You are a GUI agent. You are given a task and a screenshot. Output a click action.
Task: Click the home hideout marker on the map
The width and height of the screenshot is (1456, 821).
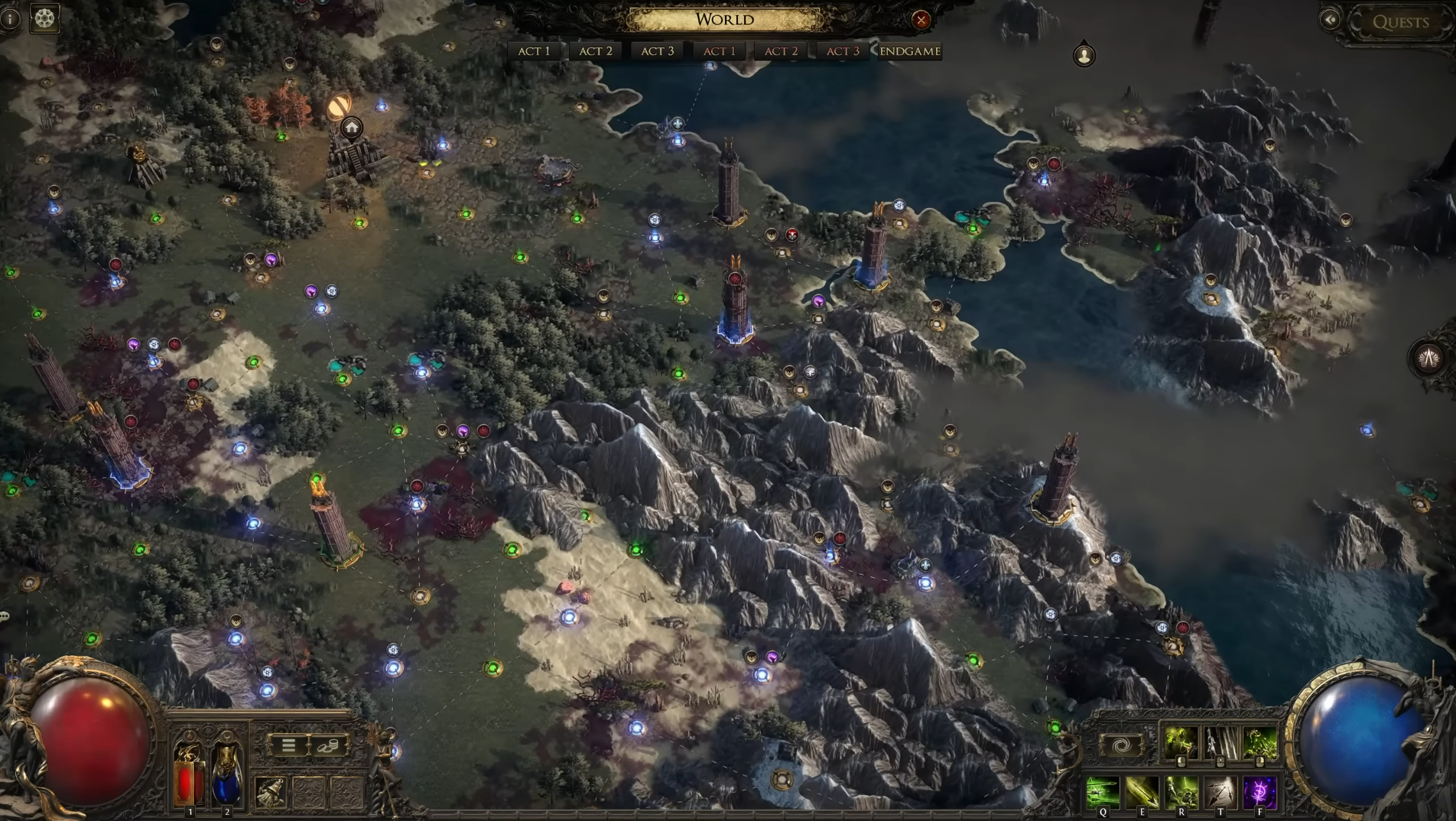tap(352, 127)
